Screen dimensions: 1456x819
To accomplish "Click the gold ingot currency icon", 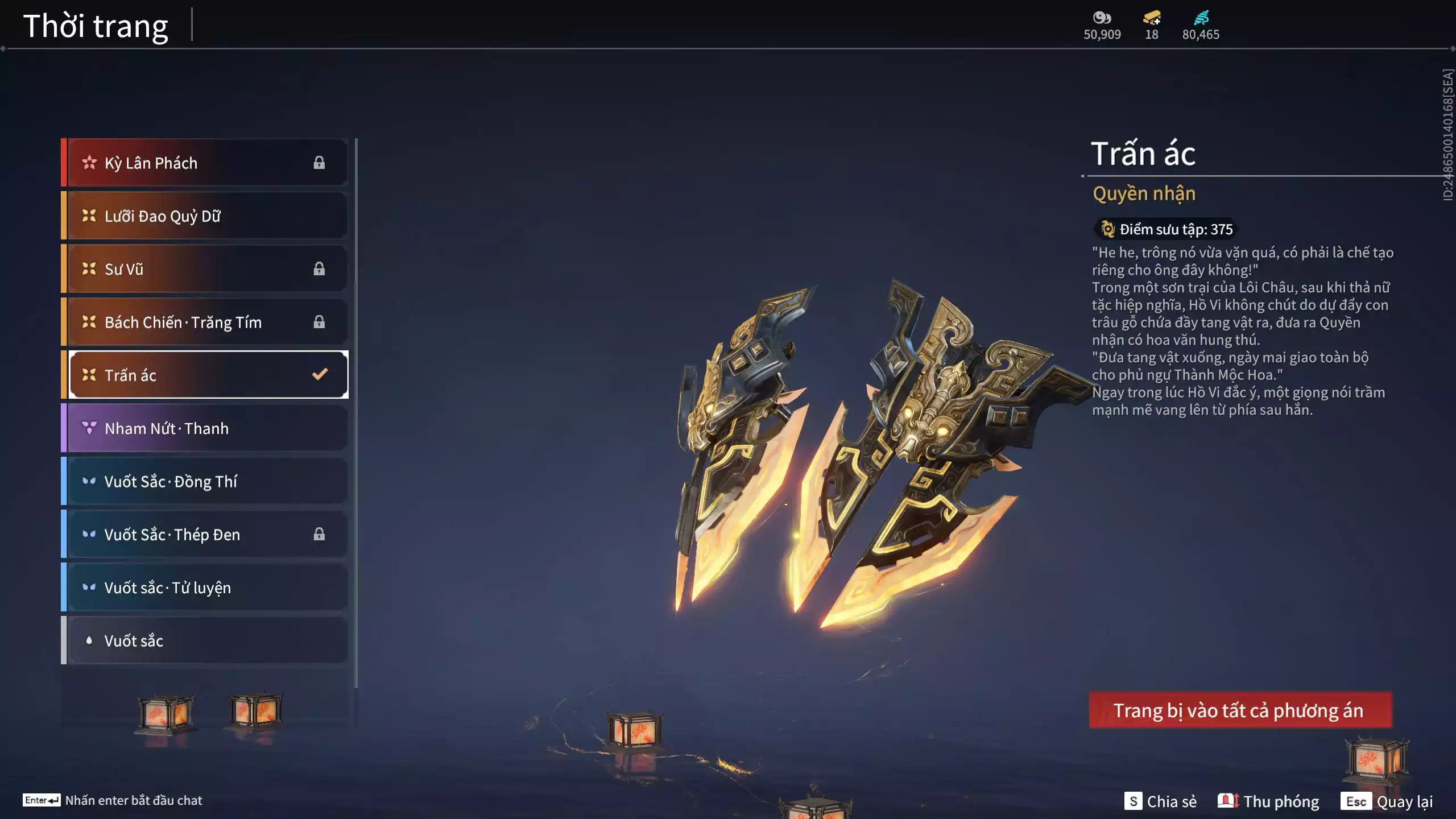I will 1152,18.
